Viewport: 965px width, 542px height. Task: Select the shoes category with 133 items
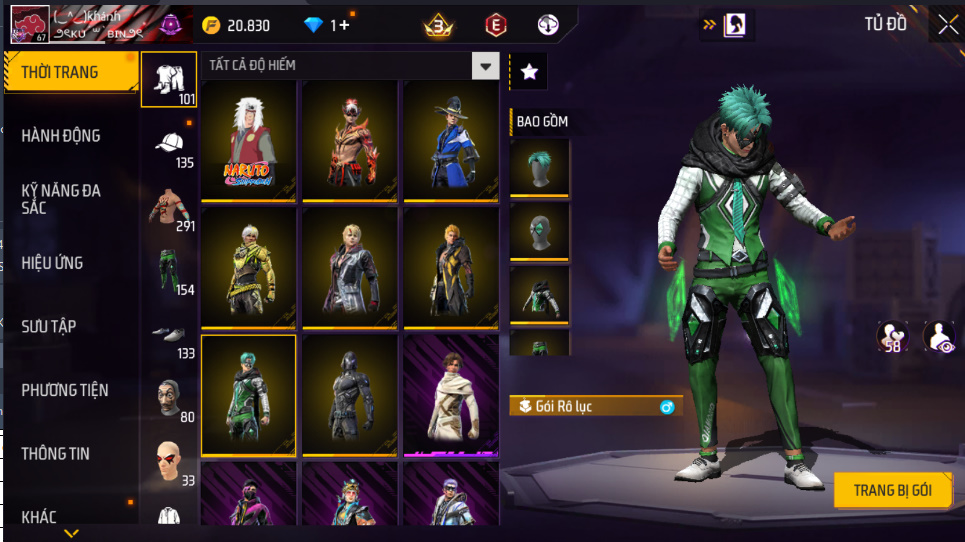coord(169,337)
